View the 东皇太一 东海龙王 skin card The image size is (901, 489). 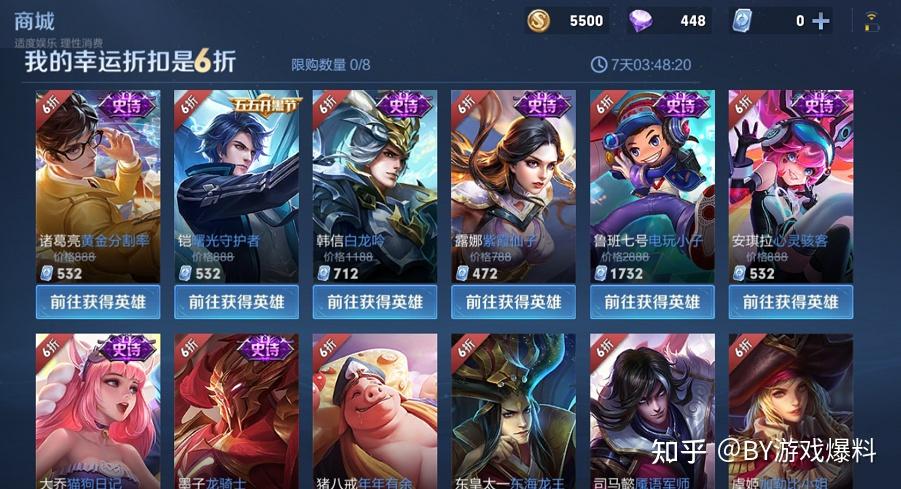[x=514, y=410]
